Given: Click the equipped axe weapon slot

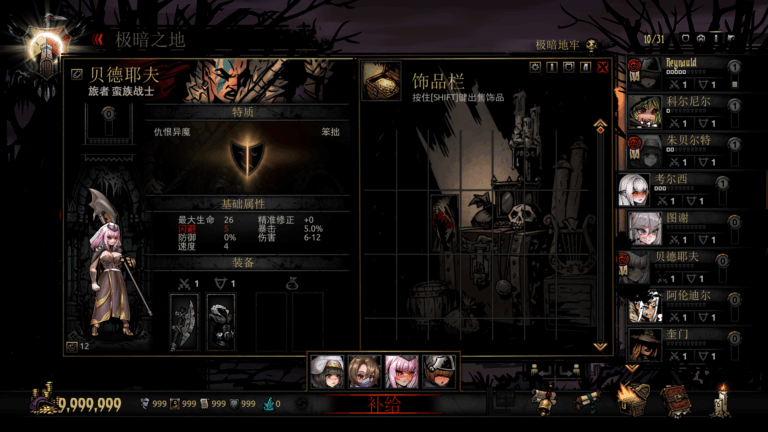Looking at the screenshot, I should pos(184,321).
